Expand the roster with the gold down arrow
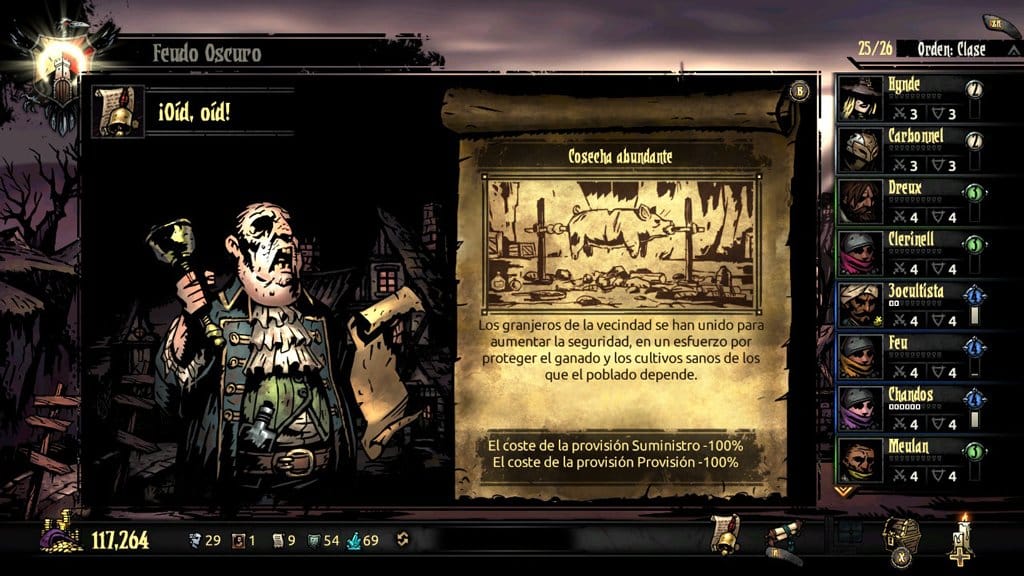Image resolution: width=1024 pixels, height=576 pixels. [844, 491]
